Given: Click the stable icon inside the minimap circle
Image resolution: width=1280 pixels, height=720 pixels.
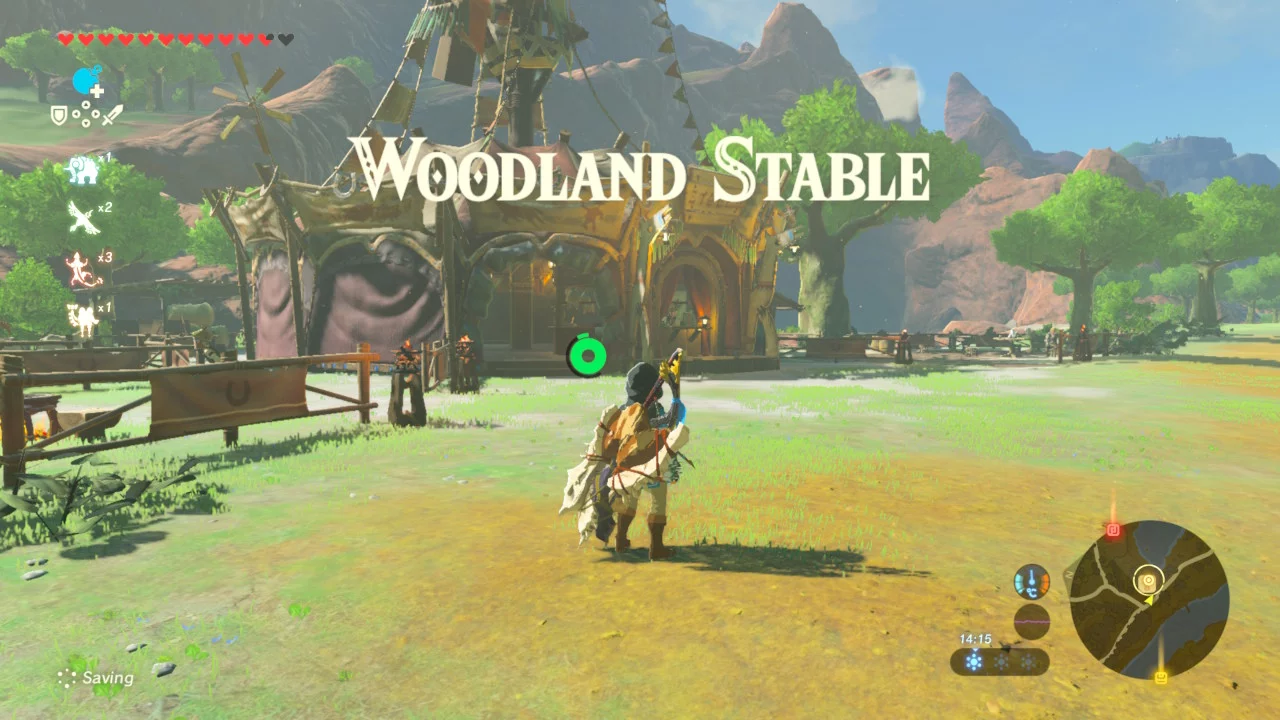Looking at the screenshot, I should click(1148, 580).
